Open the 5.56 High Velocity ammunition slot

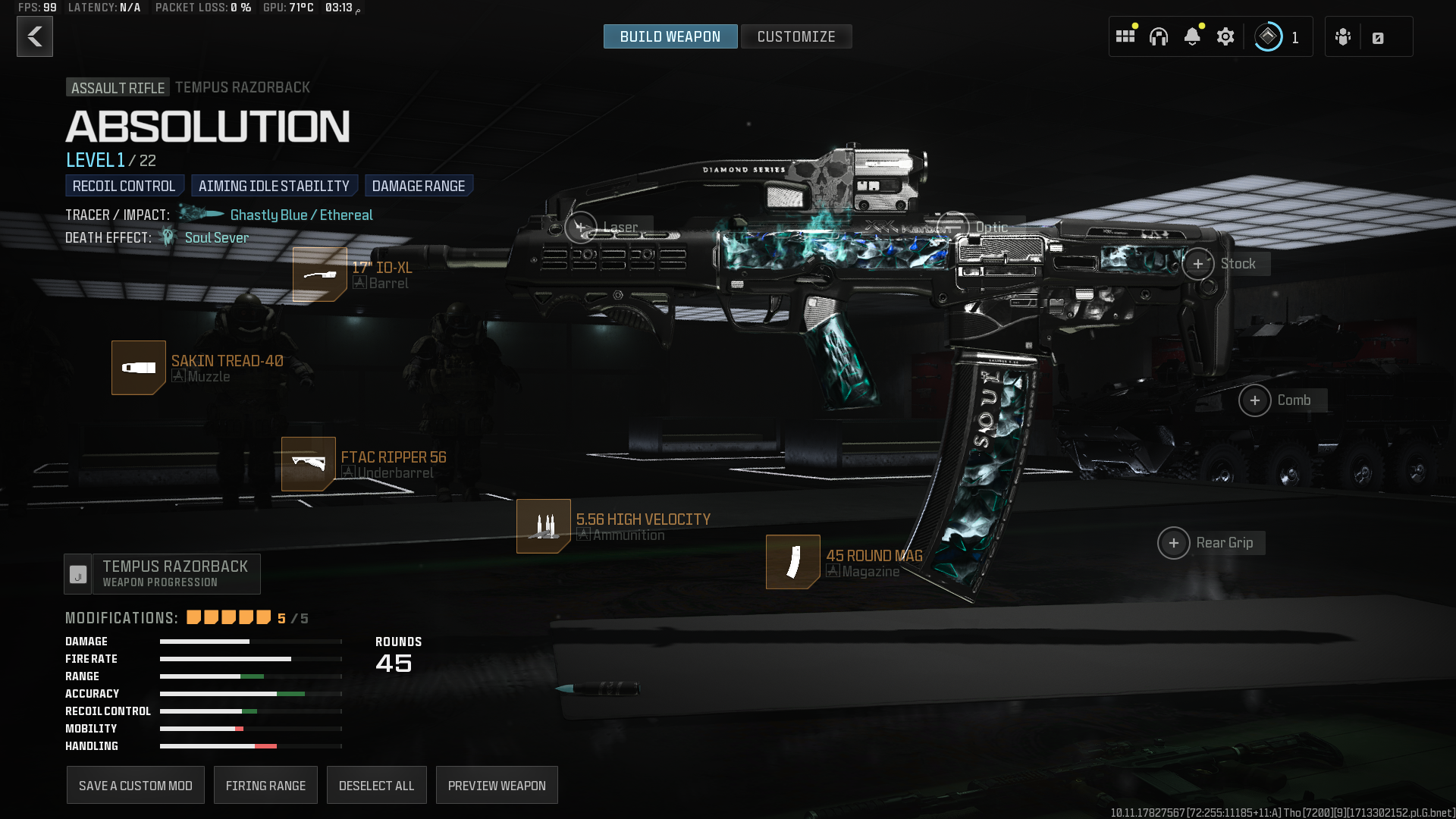[544, 526]
